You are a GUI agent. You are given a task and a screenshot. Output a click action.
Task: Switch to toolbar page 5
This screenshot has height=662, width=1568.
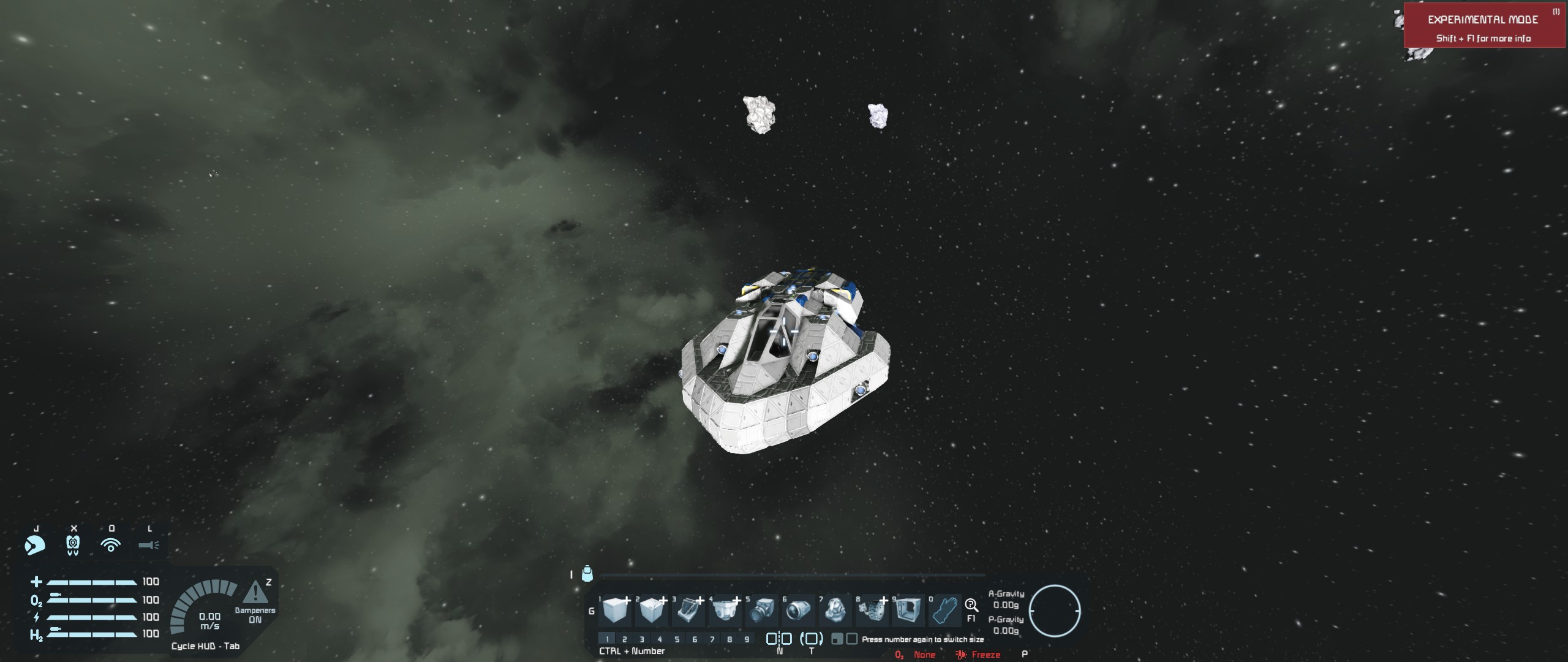(677, 639)
